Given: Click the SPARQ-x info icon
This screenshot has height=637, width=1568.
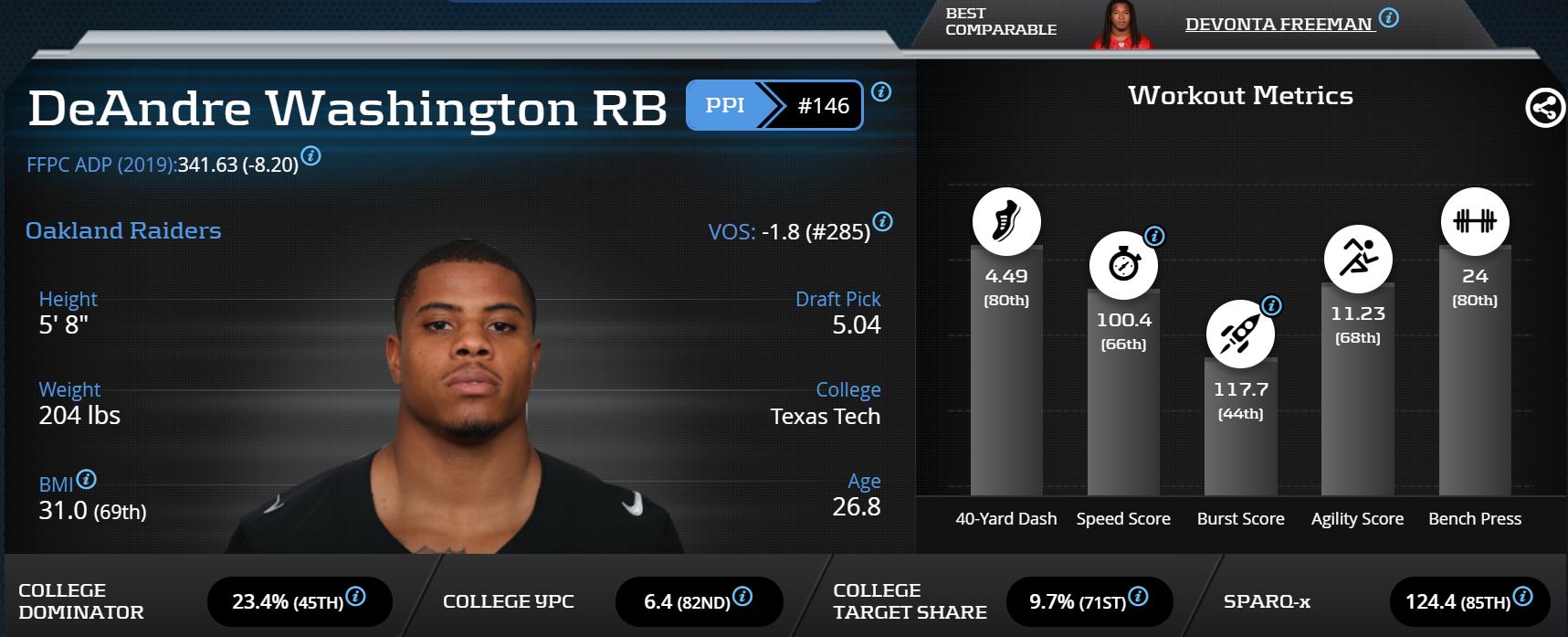Looking at the screenshot, I should [x=1522, y=597].
